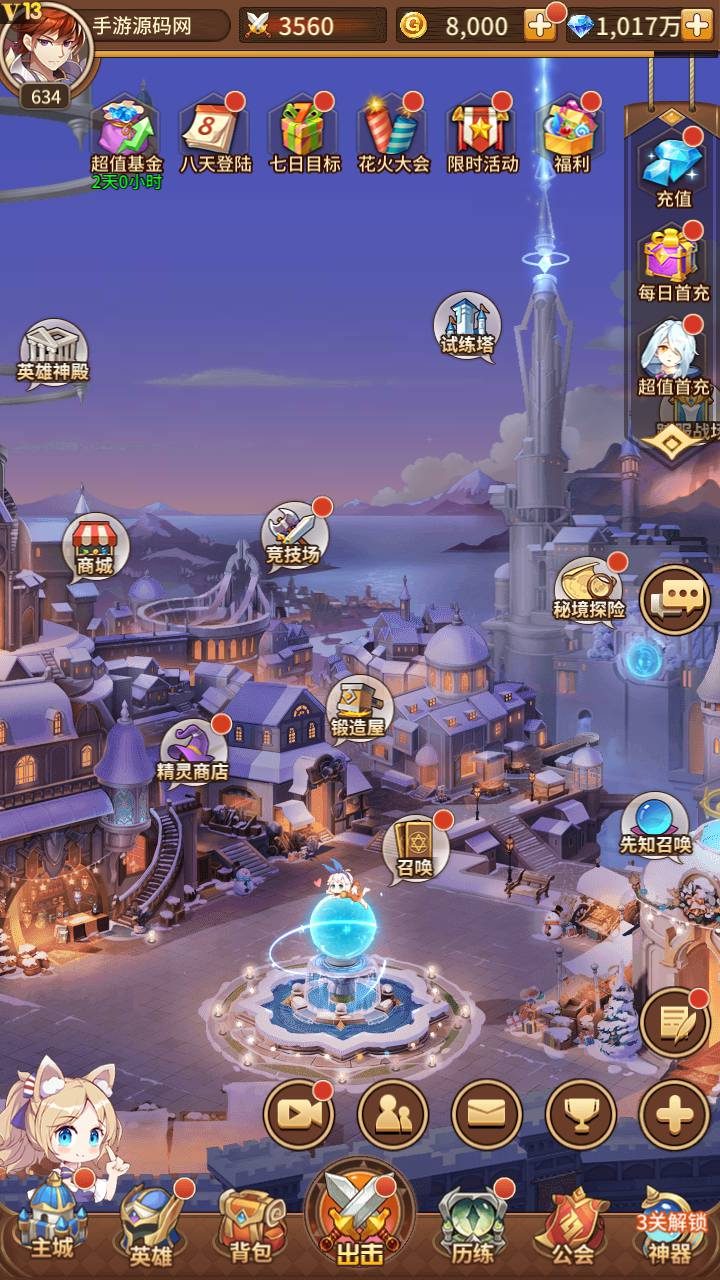The image size is (720, 1280).
Task: Click the 充值 diamond recharge icon
Action: (x=673, y=163)
